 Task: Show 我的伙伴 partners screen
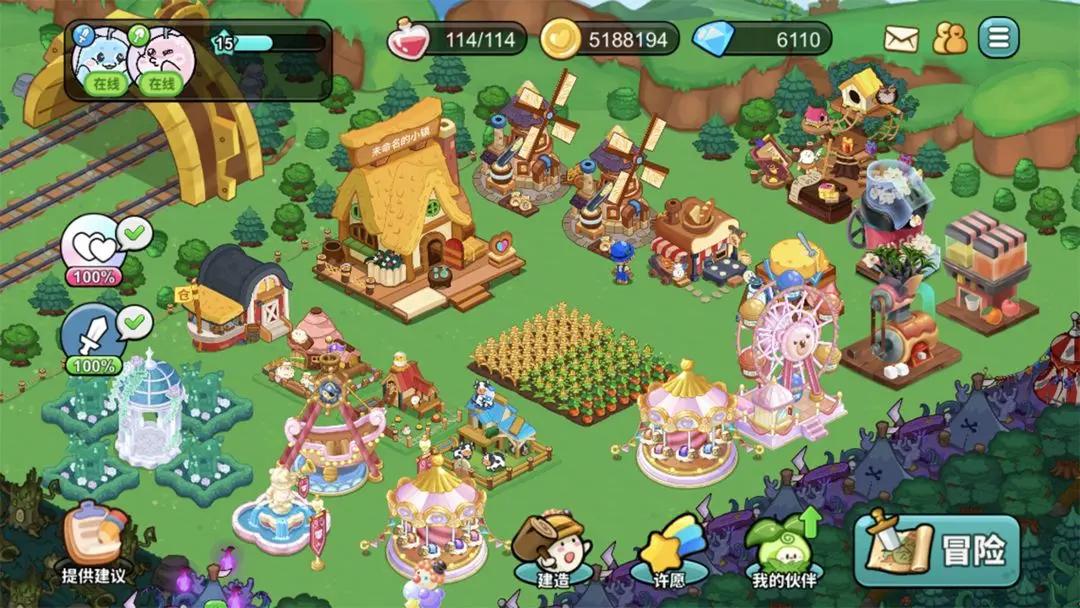pos(784,553)
